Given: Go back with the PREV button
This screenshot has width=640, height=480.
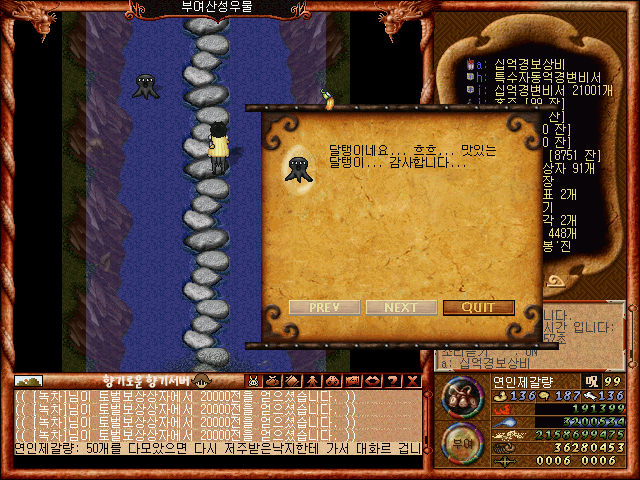Looking at the screenshot, I should pos(324,307).
